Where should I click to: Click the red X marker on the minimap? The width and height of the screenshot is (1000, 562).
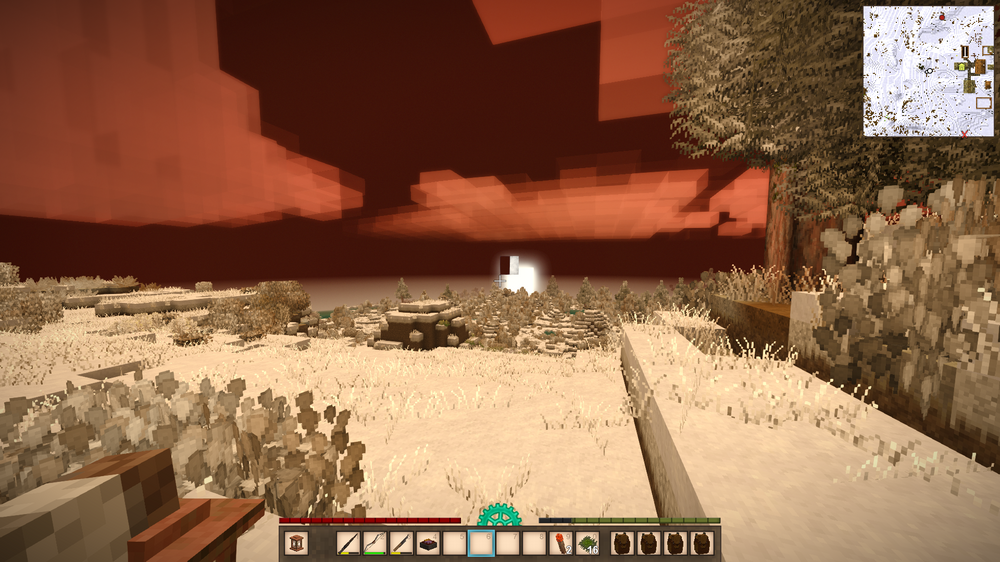(964, 132)
